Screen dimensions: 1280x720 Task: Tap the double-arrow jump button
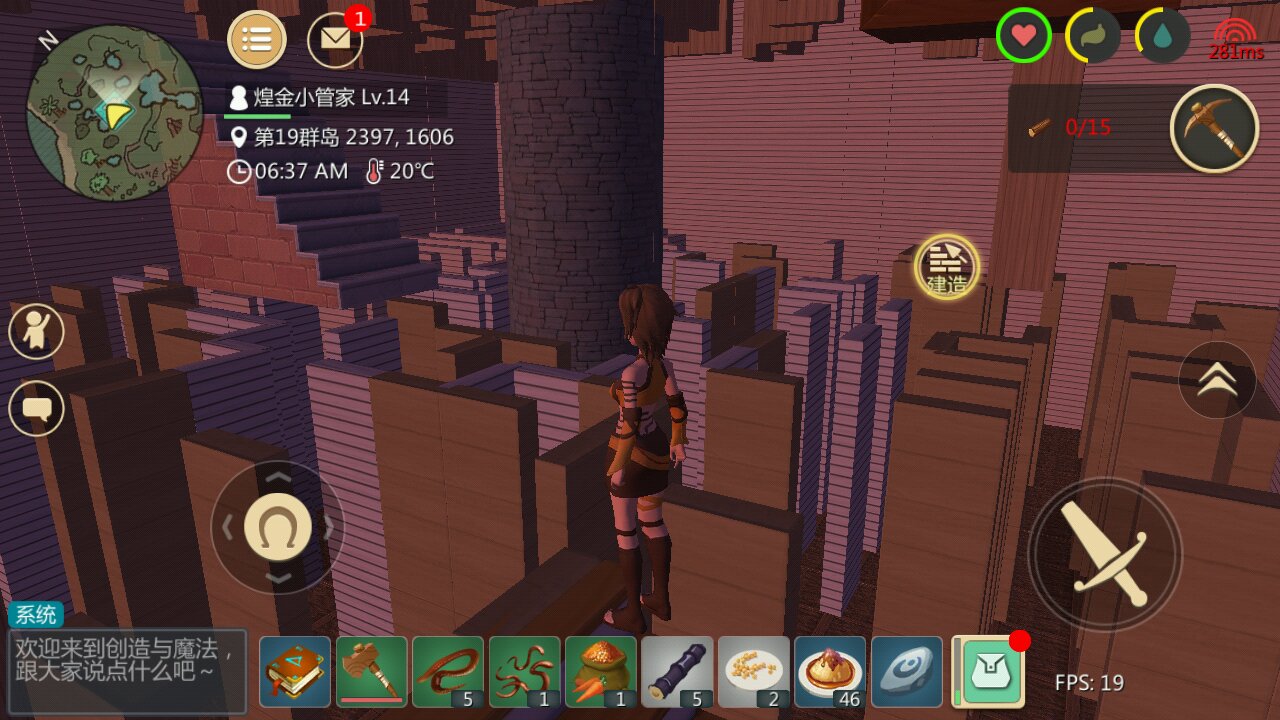(1217, 380)
